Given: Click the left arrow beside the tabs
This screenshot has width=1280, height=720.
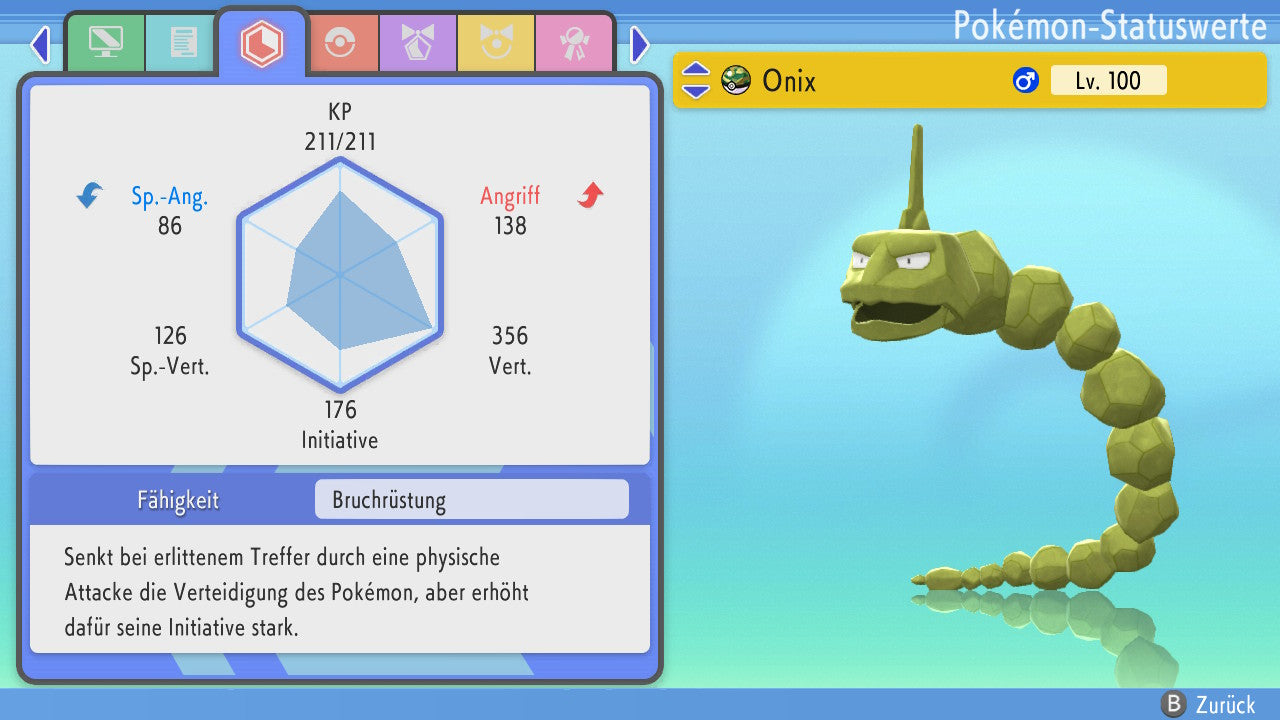Looking at the screenshot, I should 40,44.
